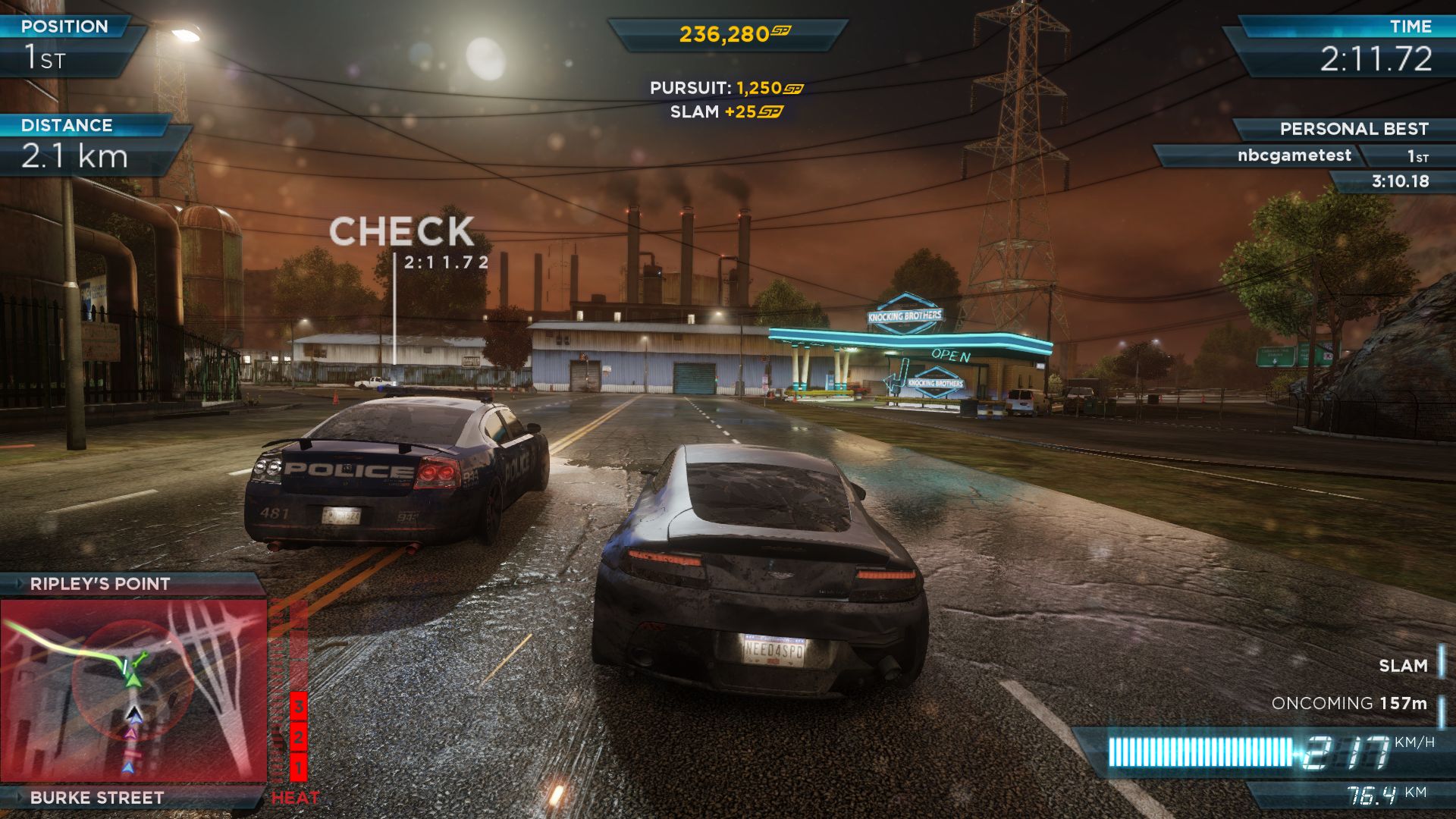
Task: Open the red-tinted minimap
Action: 133,690
